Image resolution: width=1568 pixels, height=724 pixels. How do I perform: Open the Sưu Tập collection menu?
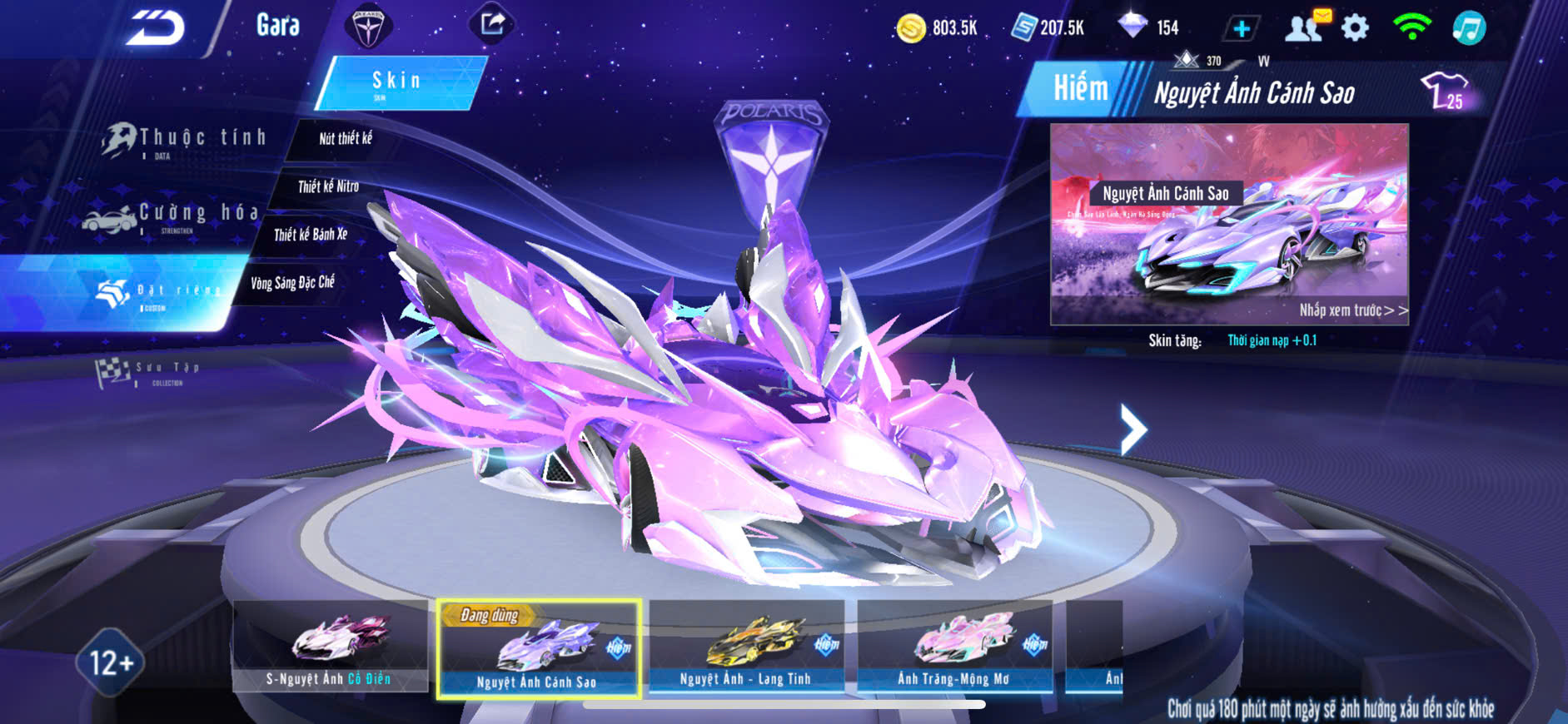[150, 372]
